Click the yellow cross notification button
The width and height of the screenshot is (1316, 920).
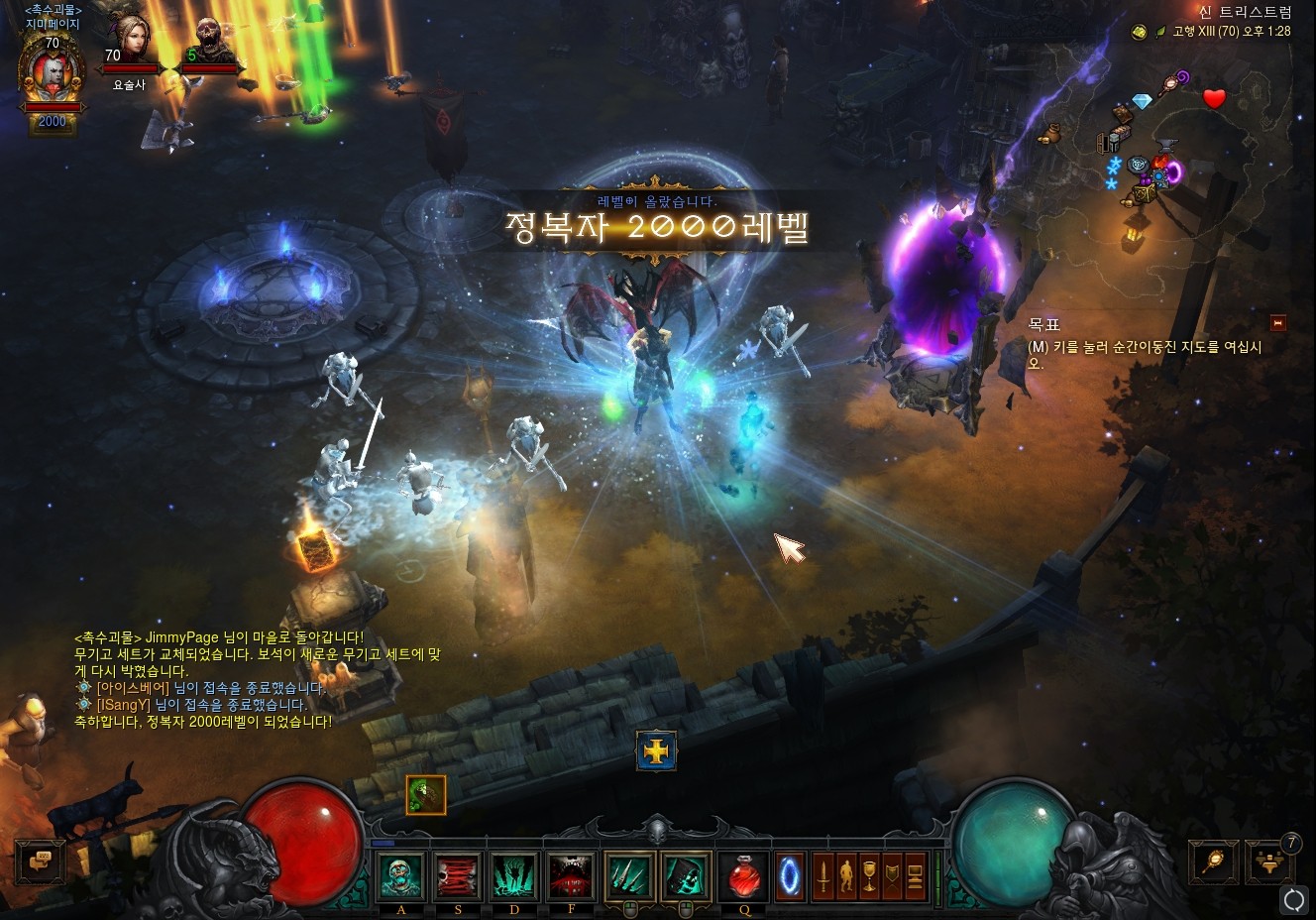pos(656,751)
